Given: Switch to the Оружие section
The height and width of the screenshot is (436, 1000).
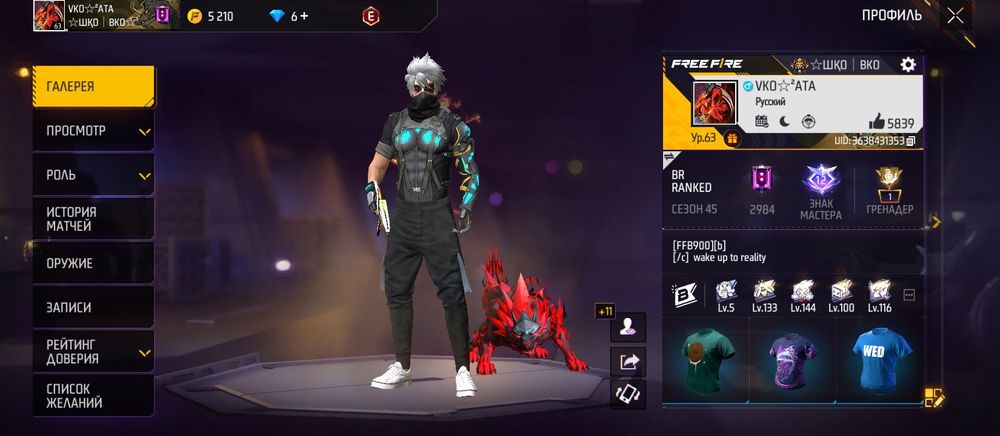Looking at the screenshot, I should point(92,263).
